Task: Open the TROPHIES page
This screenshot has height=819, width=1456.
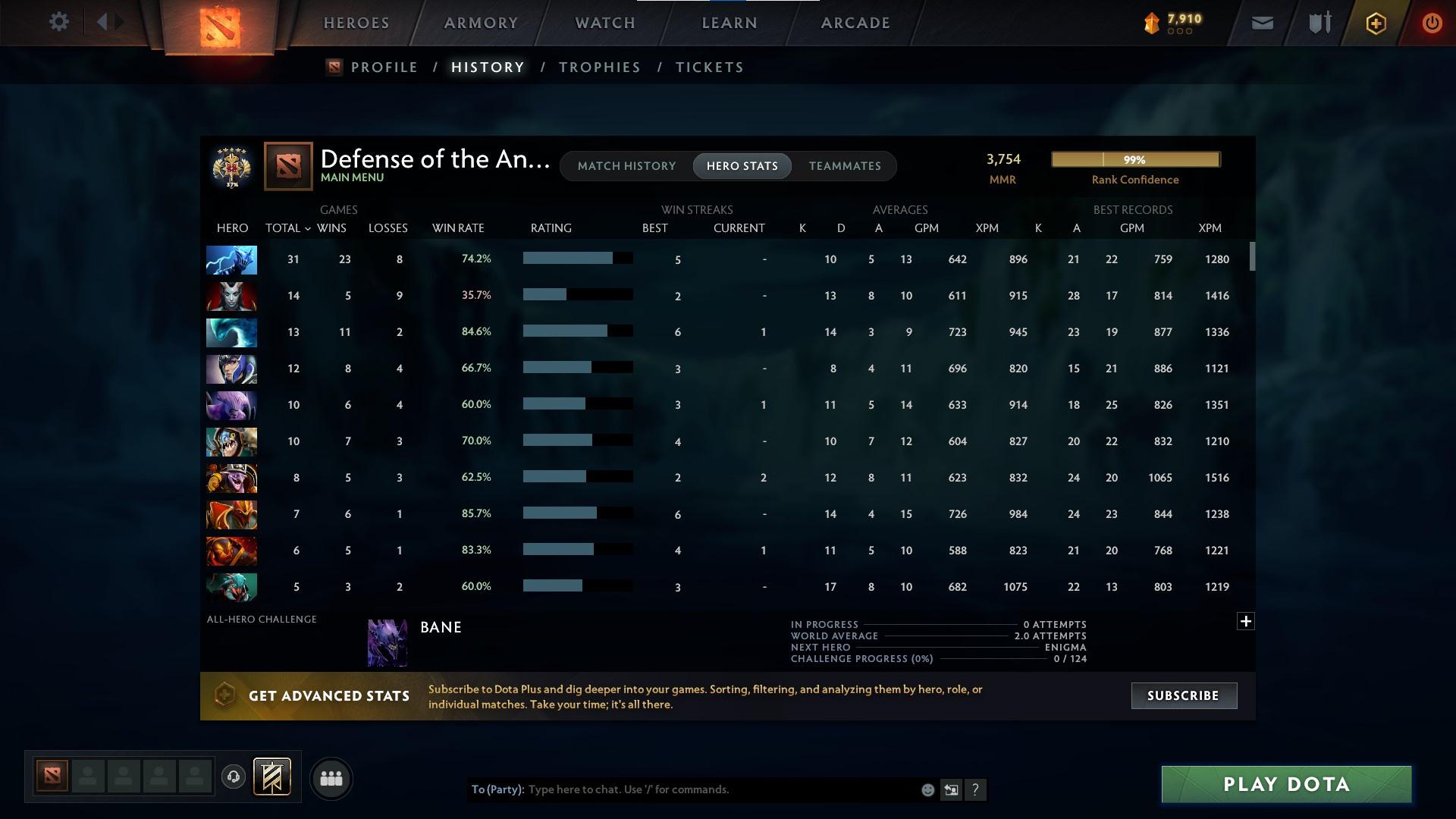Action: 599,67
